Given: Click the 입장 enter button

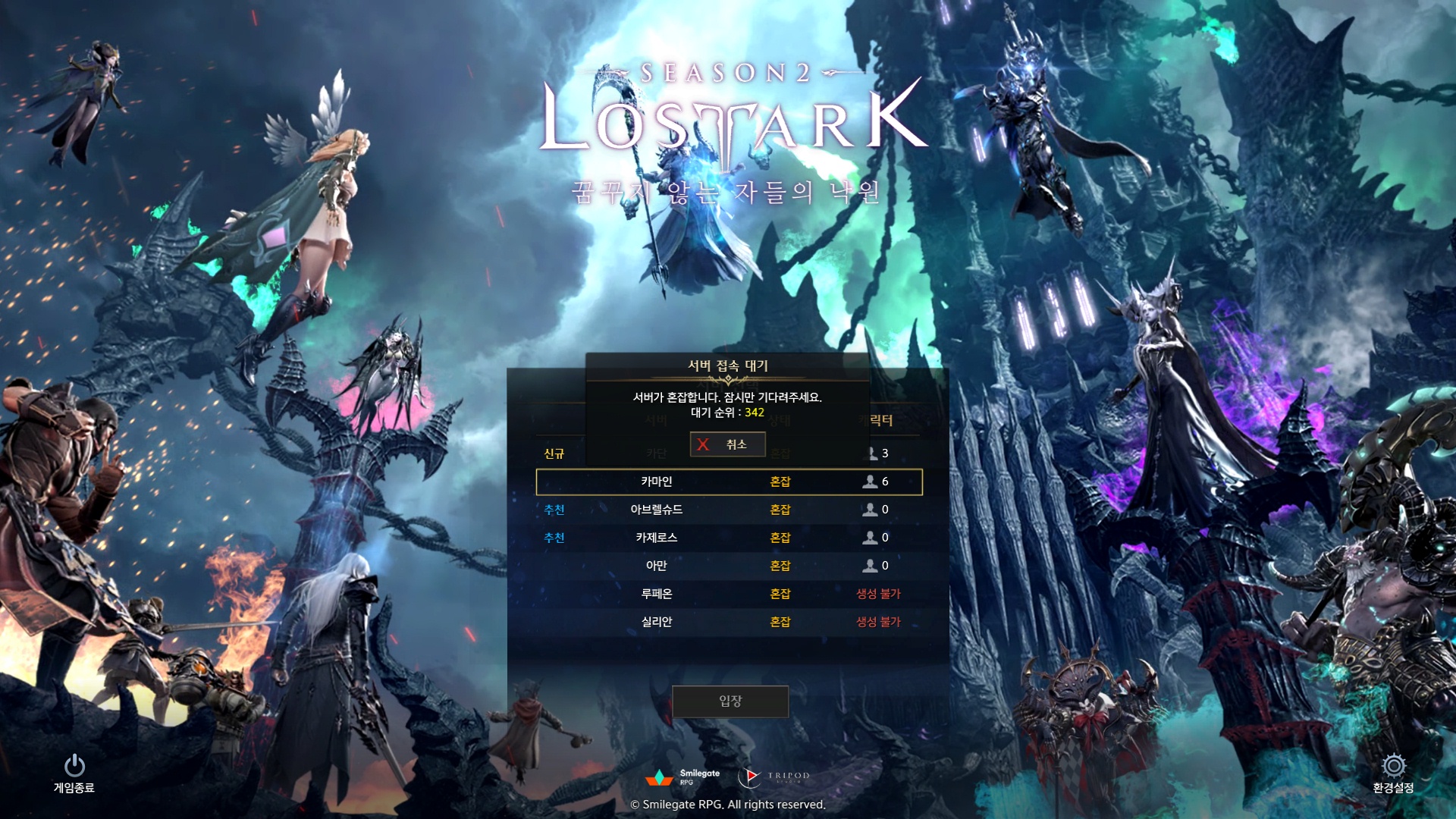Looking at the screenshot, I should (730, 701).
